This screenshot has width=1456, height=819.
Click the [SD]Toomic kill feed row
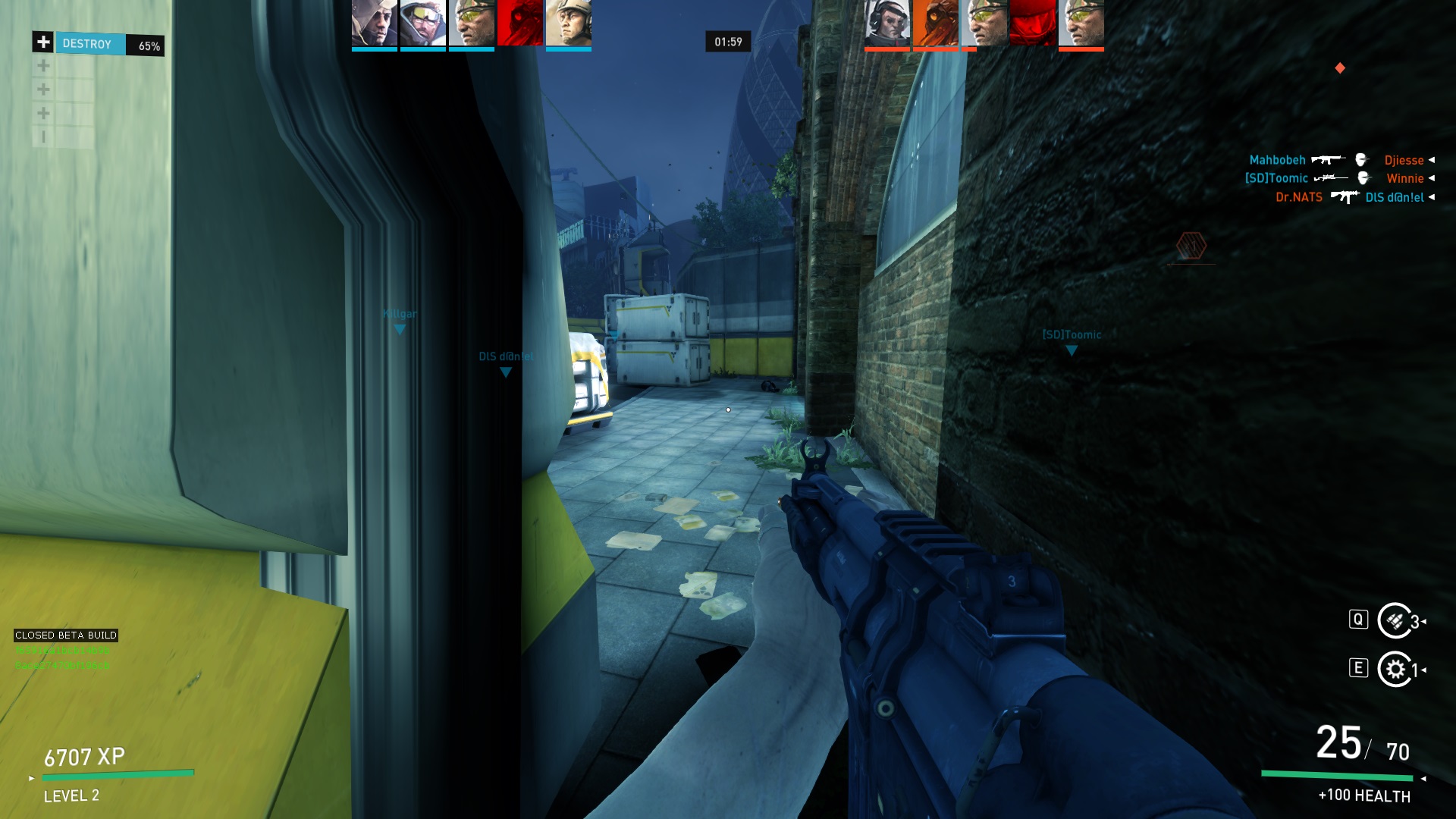coord(1276,178)
